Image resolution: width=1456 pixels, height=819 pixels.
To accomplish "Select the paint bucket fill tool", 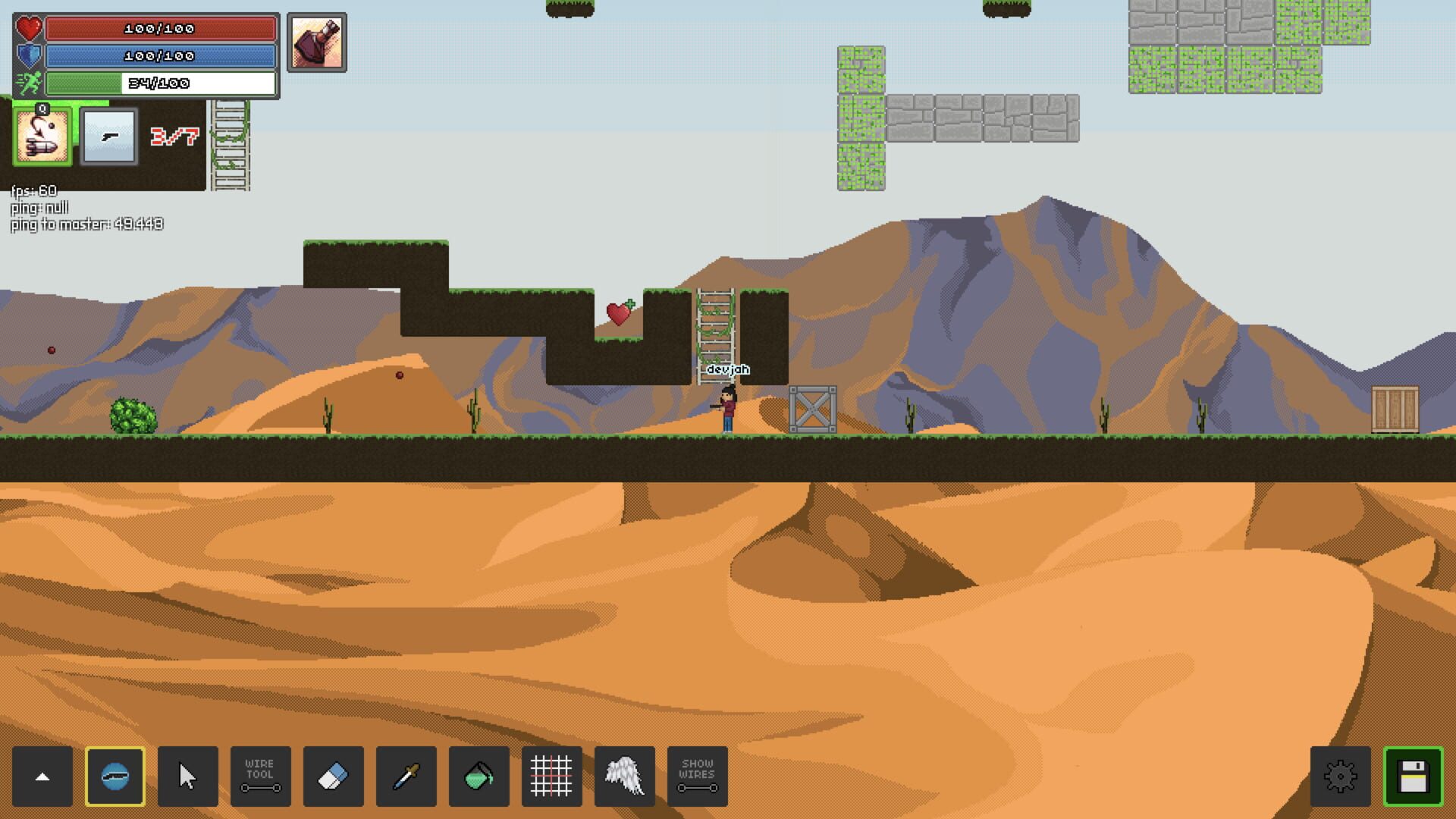I will tap(479, 776).
